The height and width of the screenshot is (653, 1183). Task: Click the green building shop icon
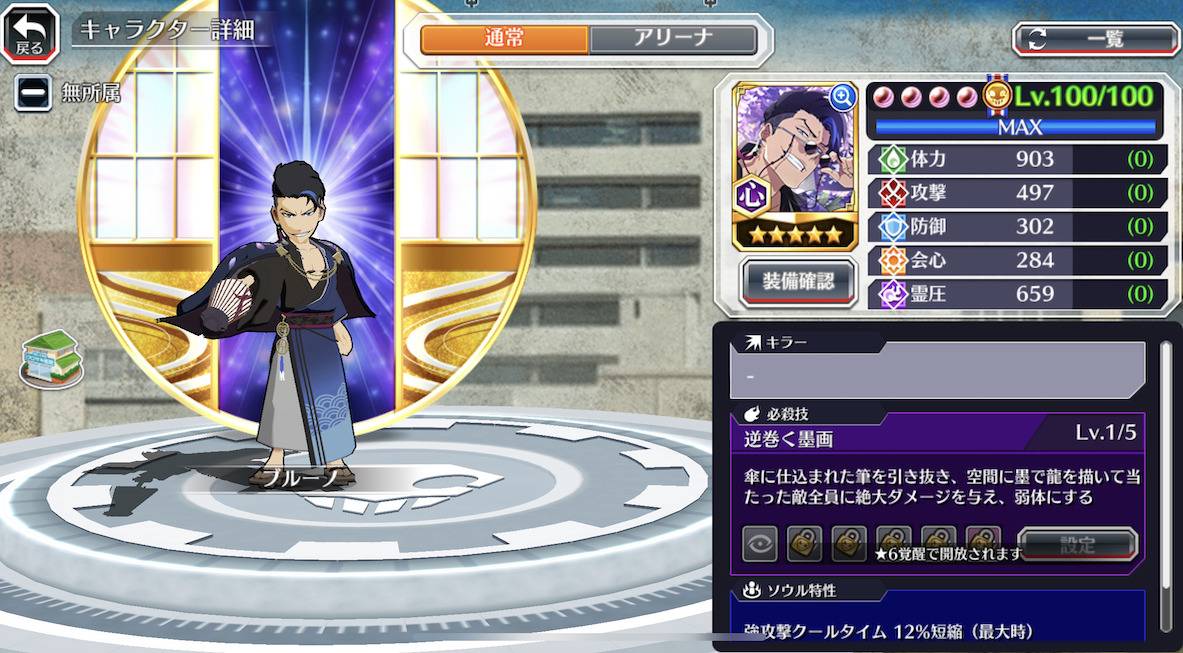(51, 359)
